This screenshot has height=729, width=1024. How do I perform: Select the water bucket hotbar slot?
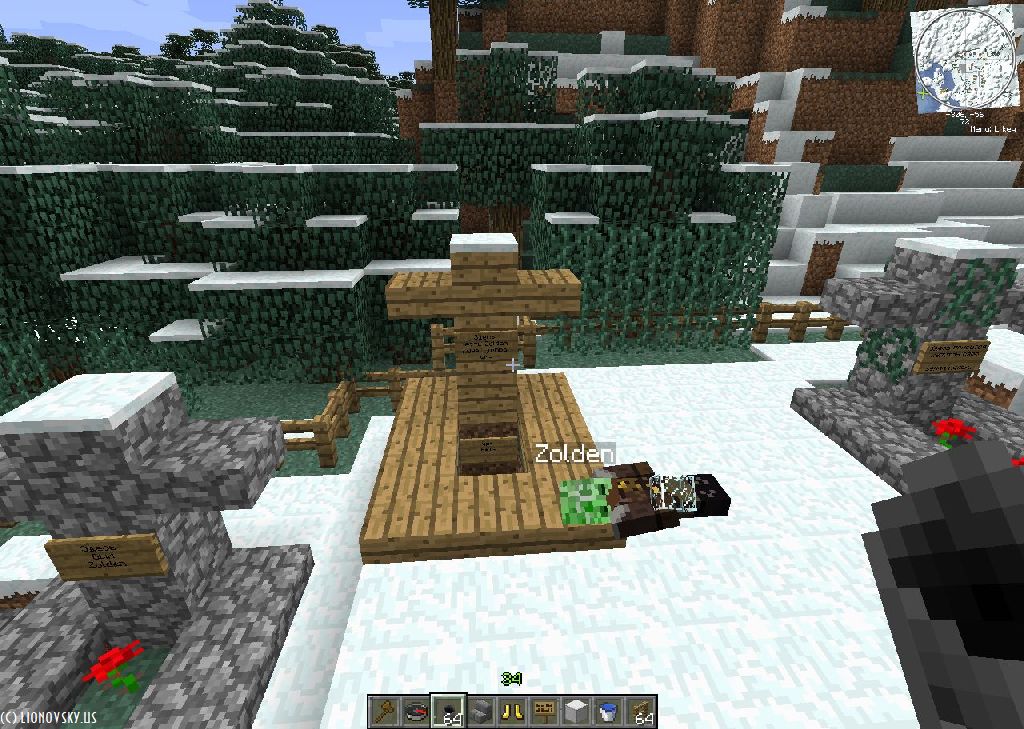[609, 711]
